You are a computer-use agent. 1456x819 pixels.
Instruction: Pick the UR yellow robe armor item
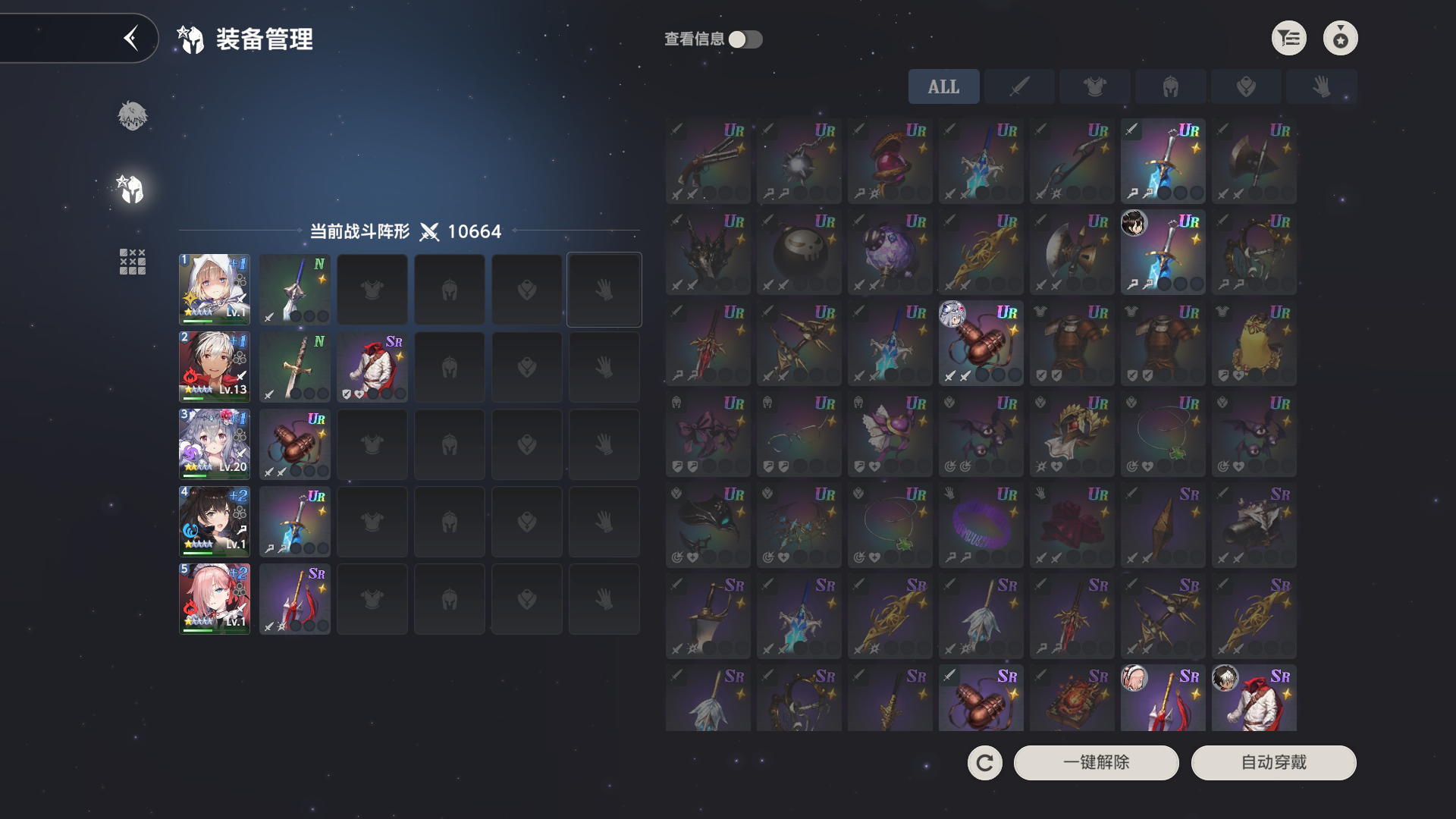1254,343
